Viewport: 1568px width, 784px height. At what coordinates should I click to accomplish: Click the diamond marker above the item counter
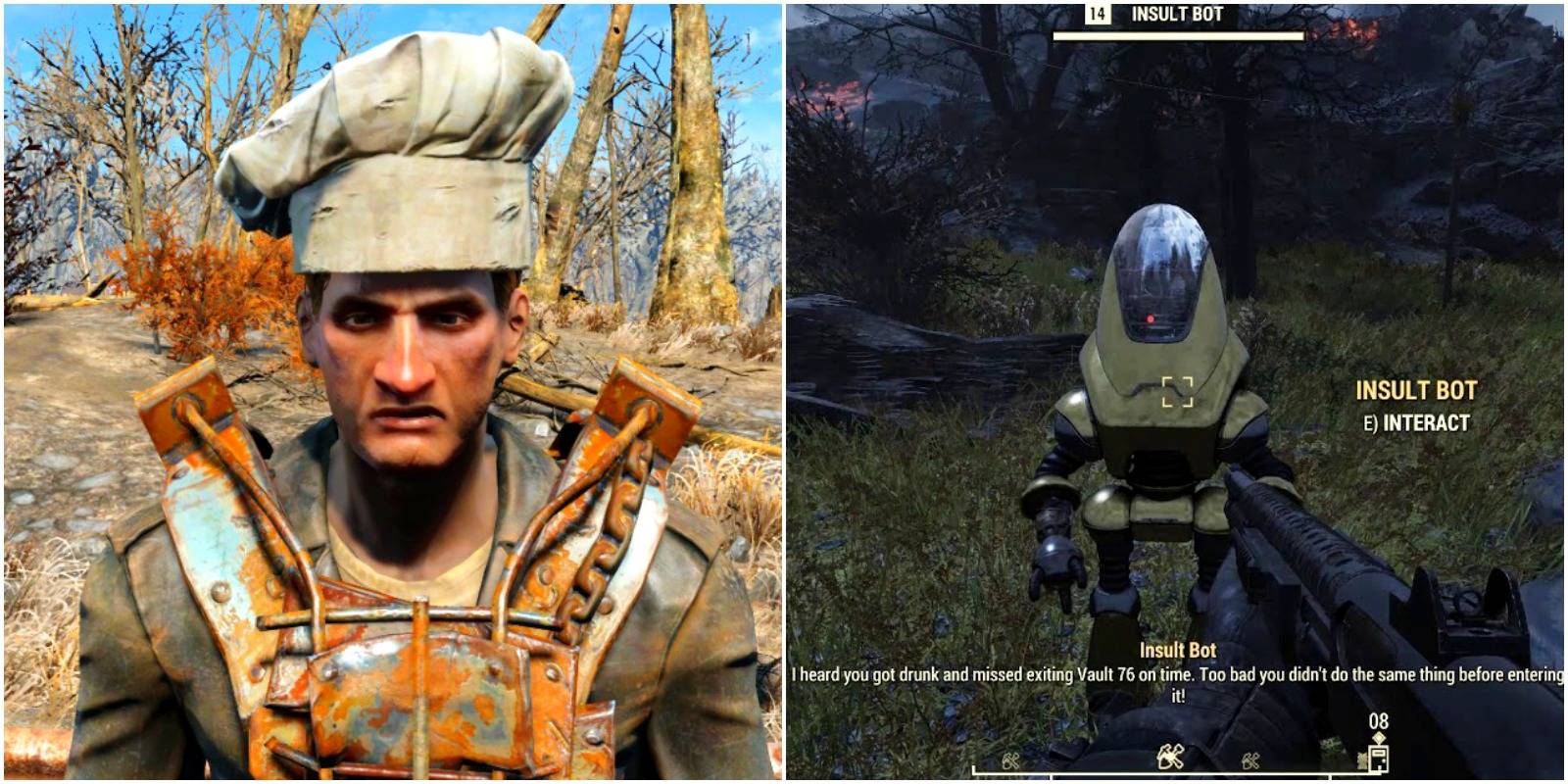pos(1379,738)
